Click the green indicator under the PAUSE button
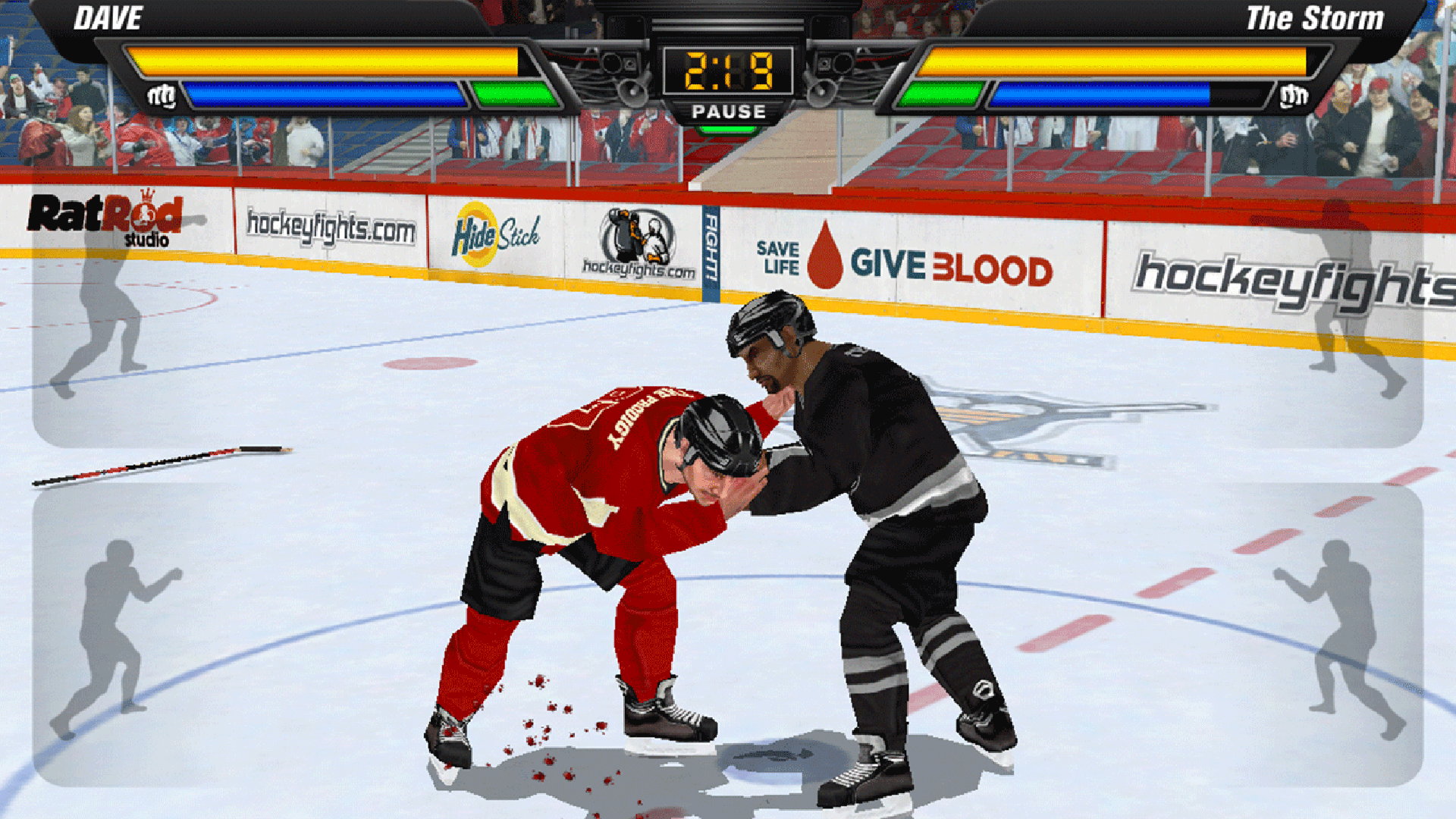 click(730, 127)
